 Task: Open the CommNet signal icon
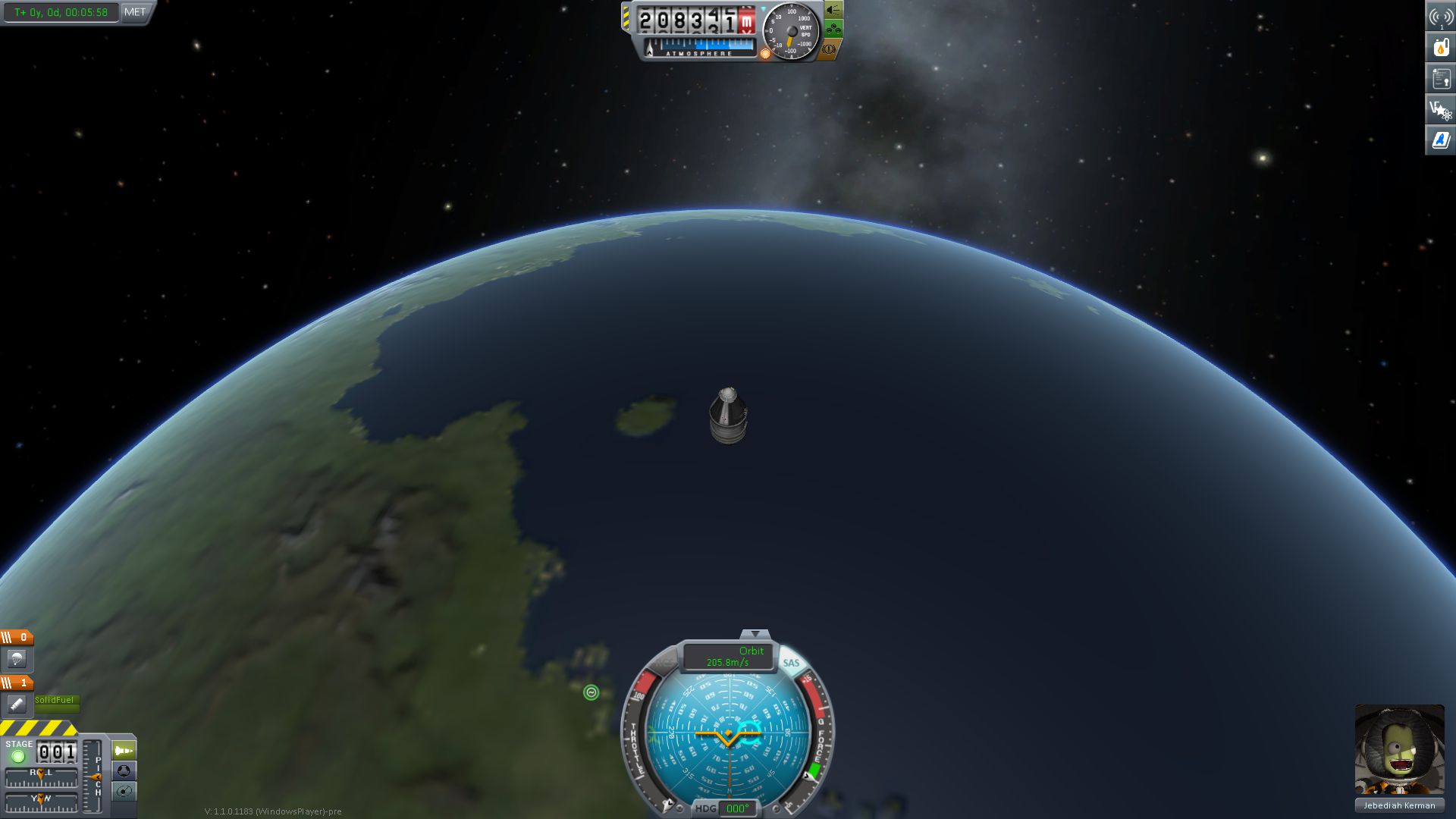[1440, 17]
